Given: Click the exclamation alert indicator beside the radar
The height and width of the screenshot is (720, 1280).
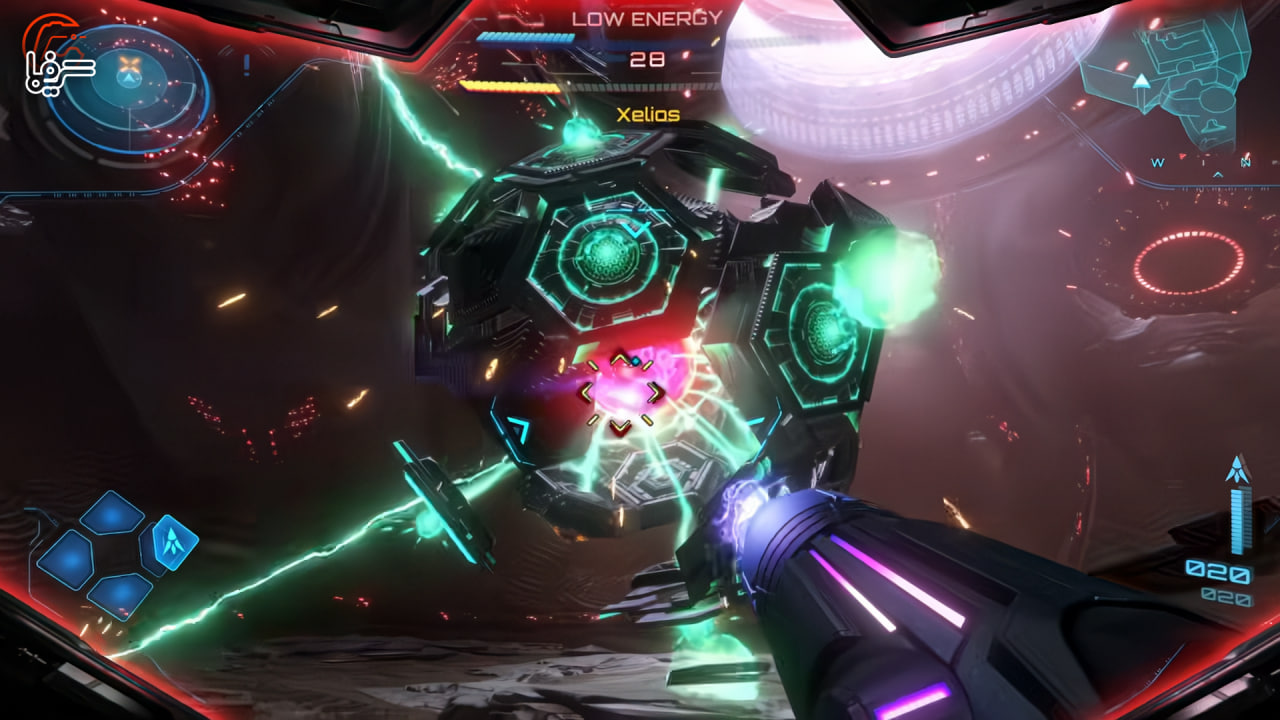Looking at the screenshot, I should point(247,66).
